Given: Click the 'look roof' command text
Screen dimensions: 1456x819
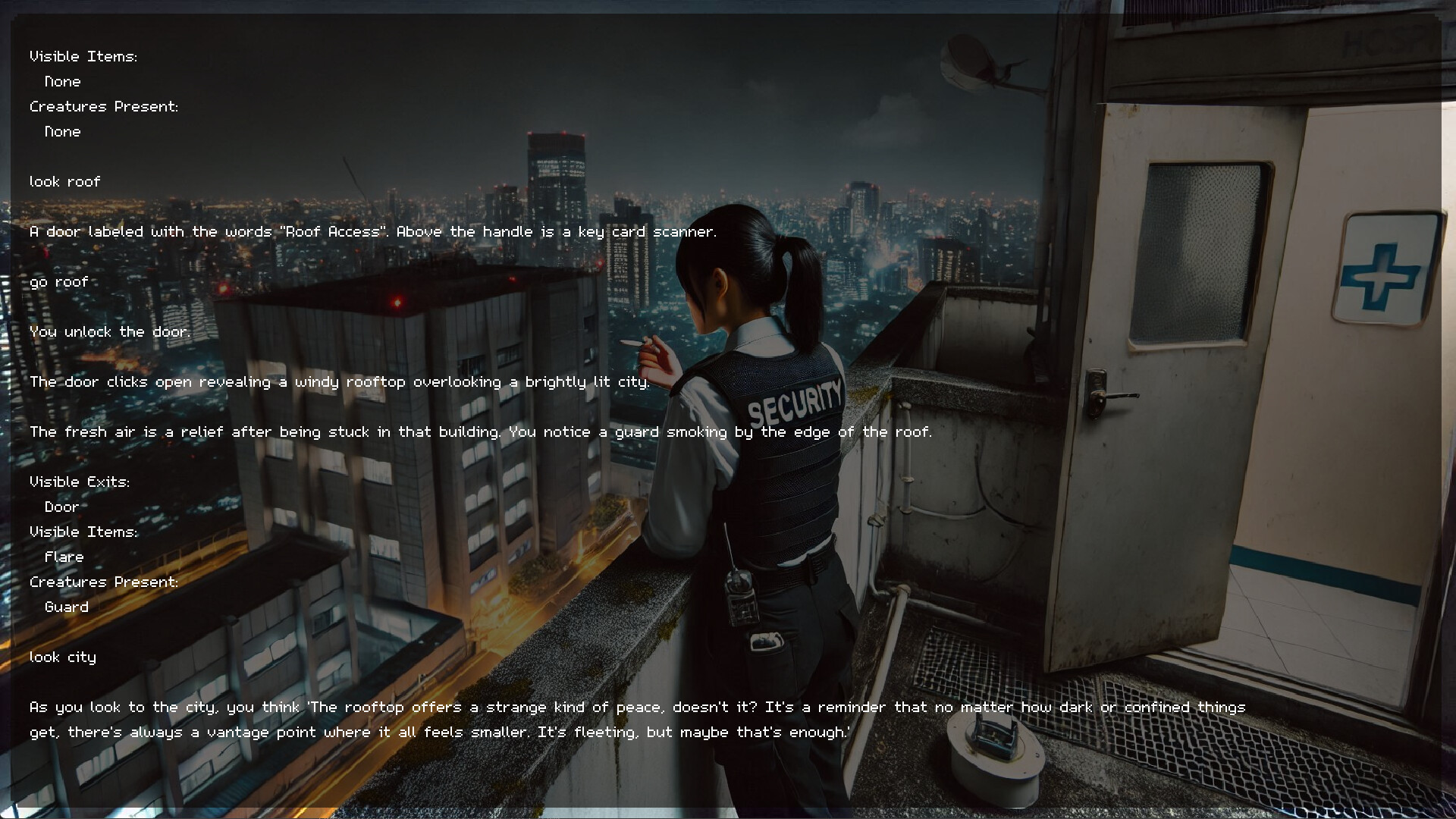Looking at the screenshot, I should pos(64,181).
